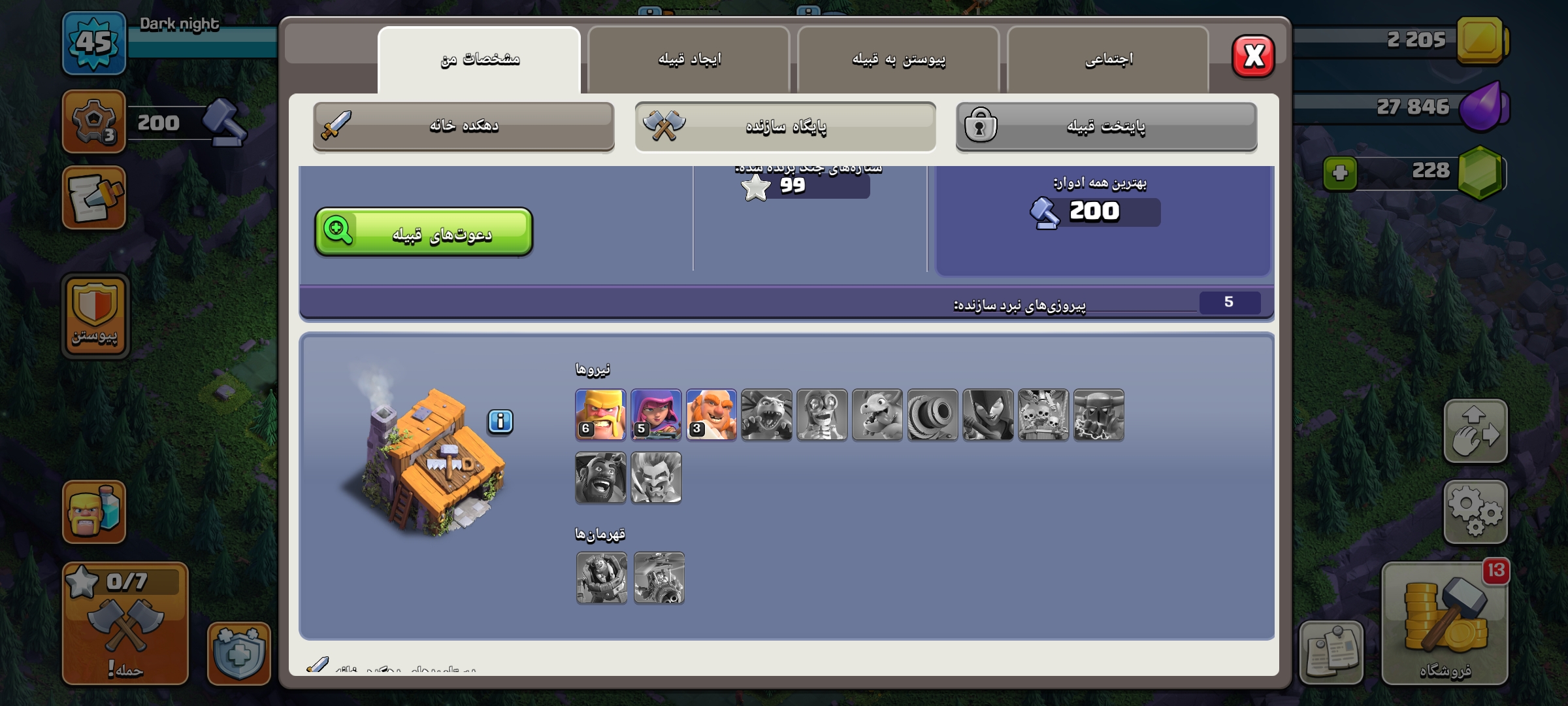The width and height of the screenshot is (1568, 706).
Task: Close the profile window with red X
Action: tap(1252, 56)
